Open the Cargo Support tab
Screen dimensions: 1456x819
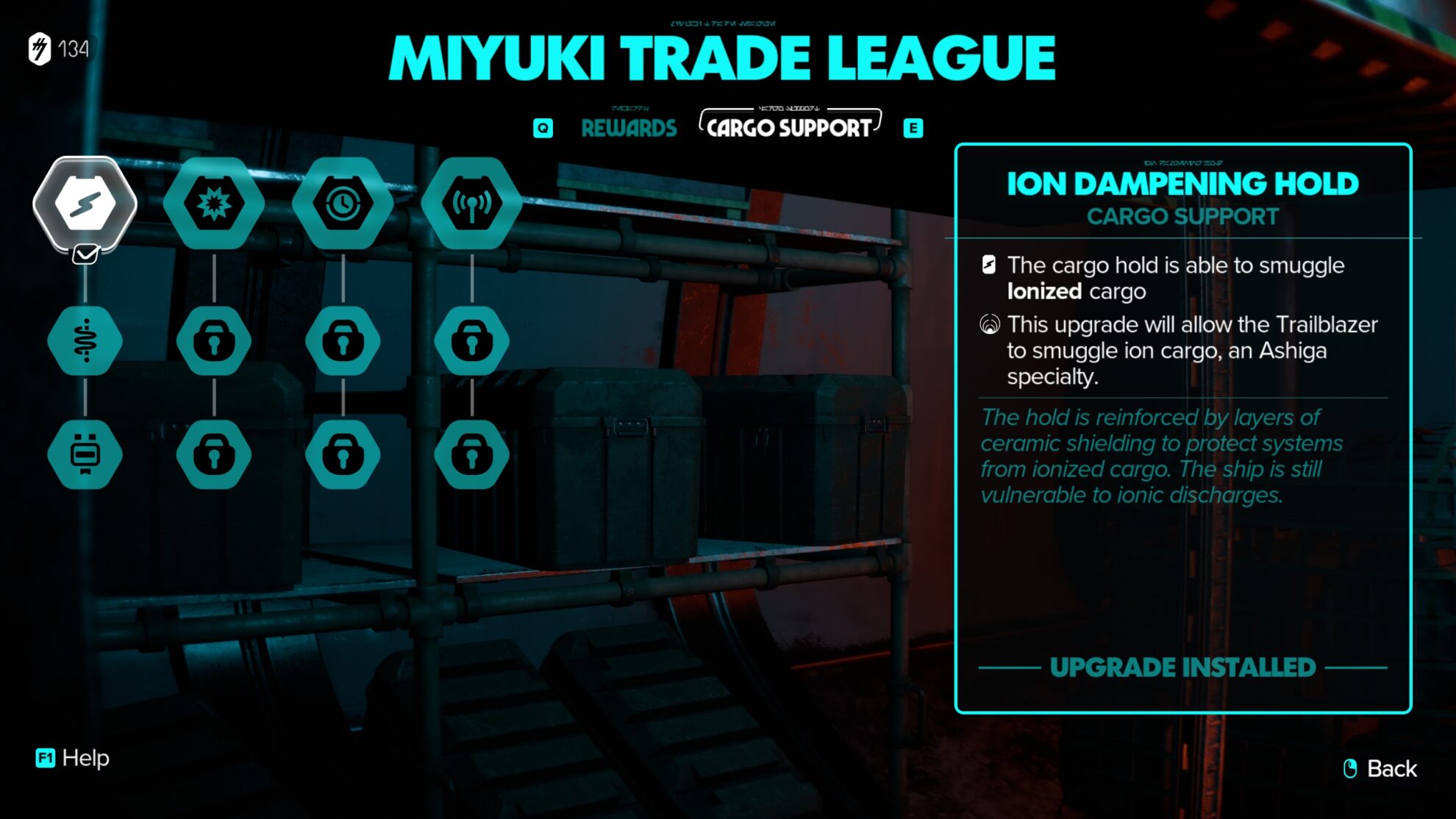(789, 126)
